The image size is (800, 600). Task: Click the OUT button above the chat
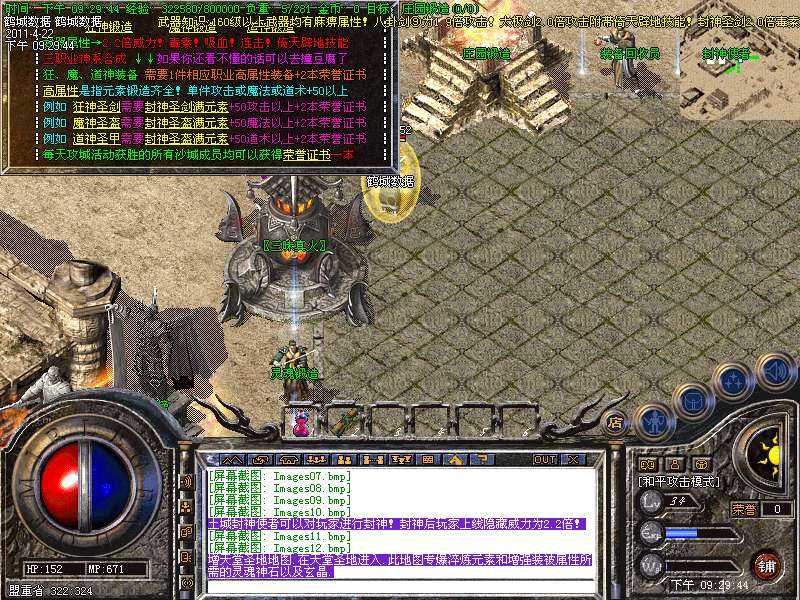545,459
